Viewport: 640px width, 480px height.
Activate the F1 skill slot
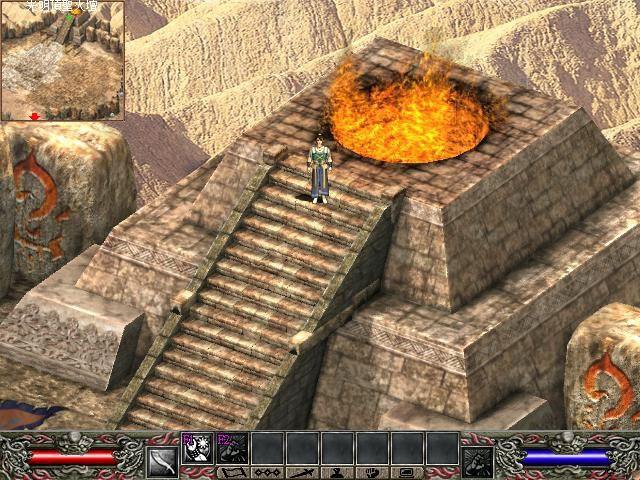[195, 448]
